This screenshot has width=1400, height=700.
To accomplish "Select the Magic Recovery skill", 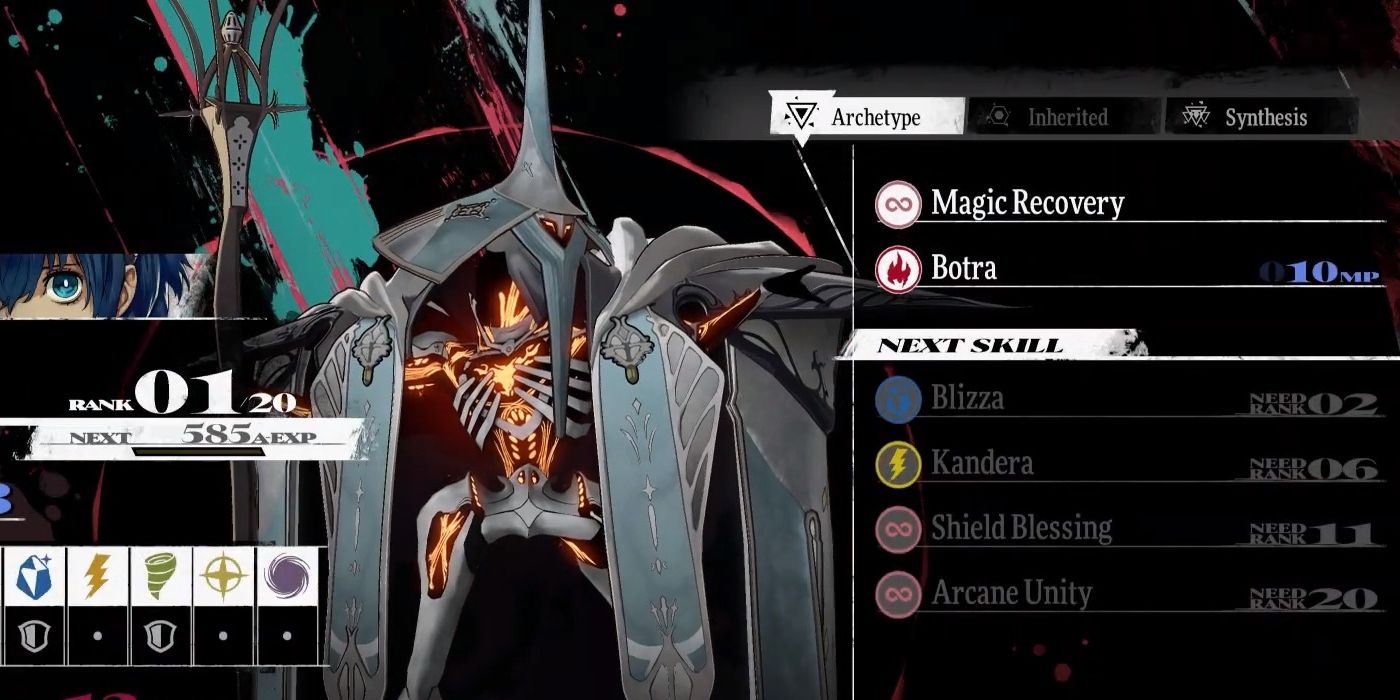I will [x=1026, y=204].
